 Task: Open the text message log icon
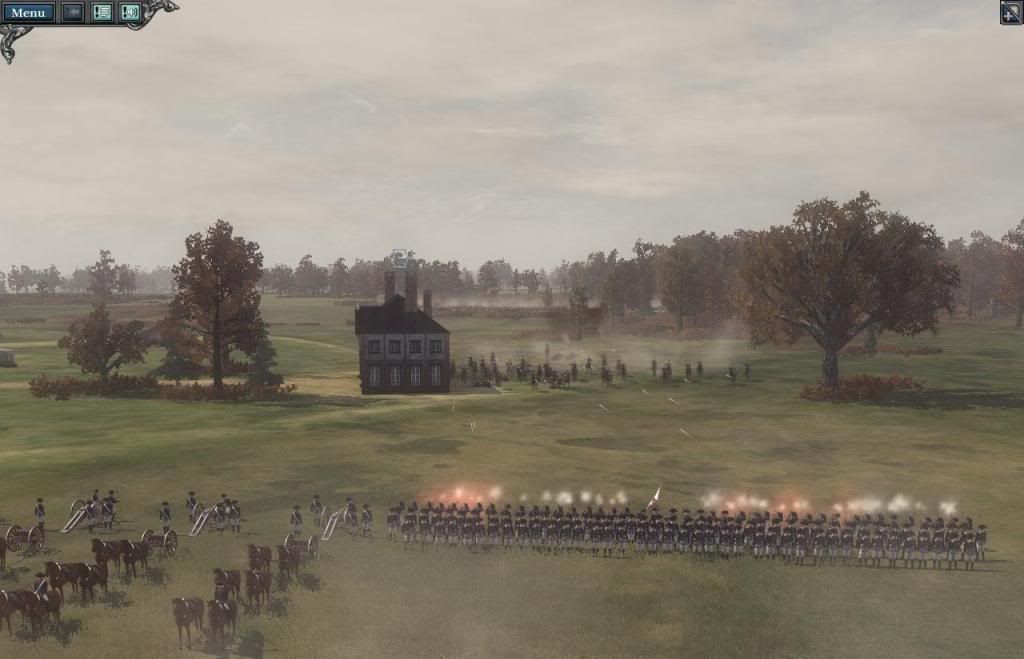coord(102,13)
